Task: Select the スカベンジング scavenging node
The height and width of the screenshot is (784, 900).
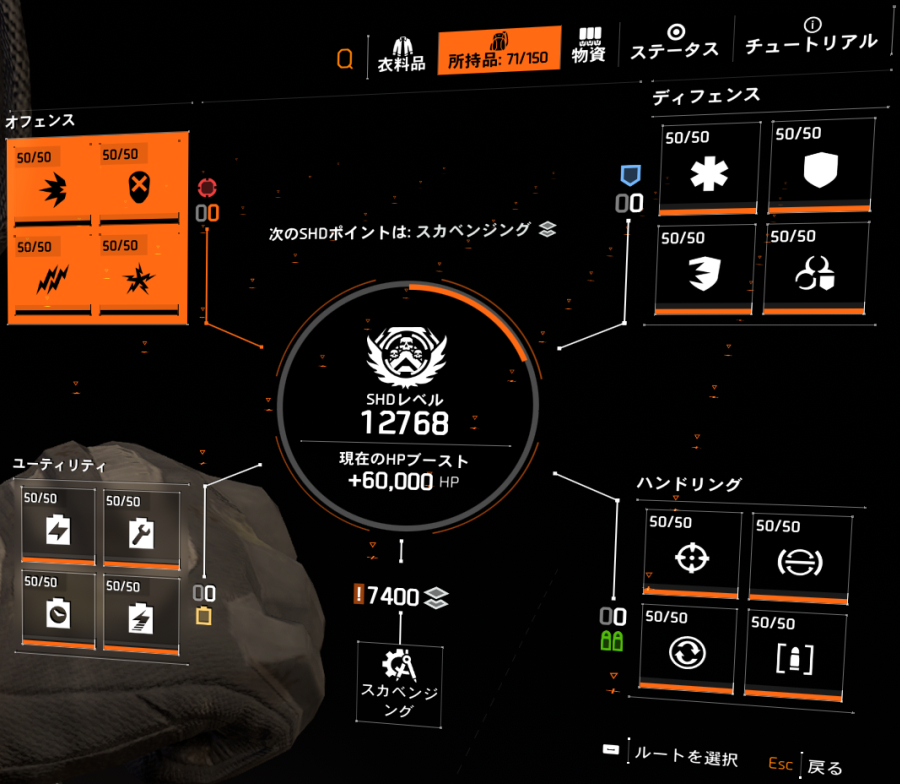Action: 402,681
